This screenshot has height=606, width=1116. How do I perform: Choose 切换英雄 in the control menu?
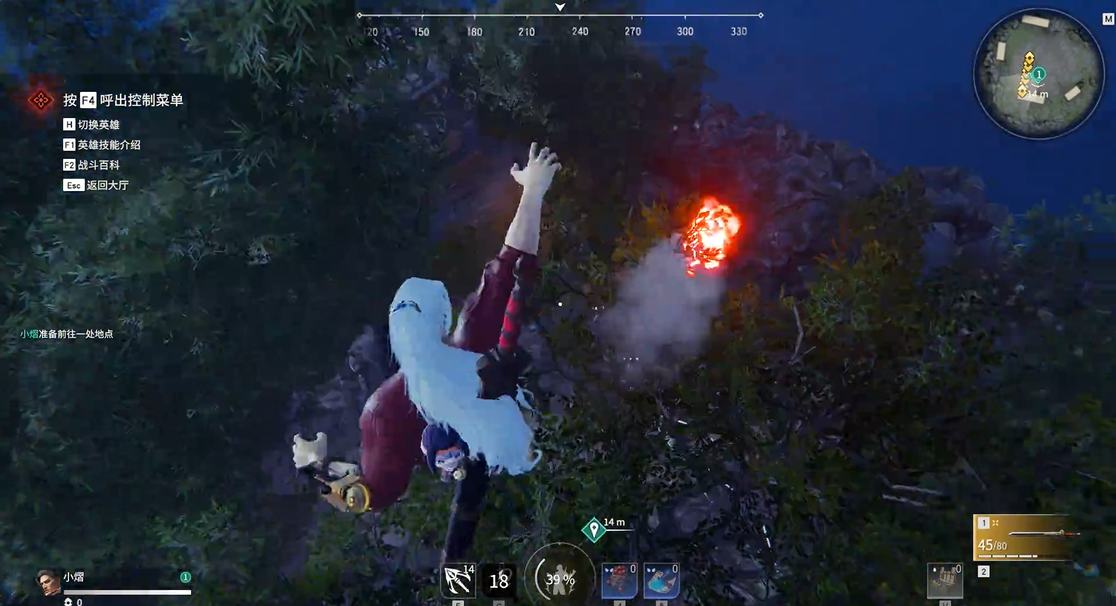[98, 125]
